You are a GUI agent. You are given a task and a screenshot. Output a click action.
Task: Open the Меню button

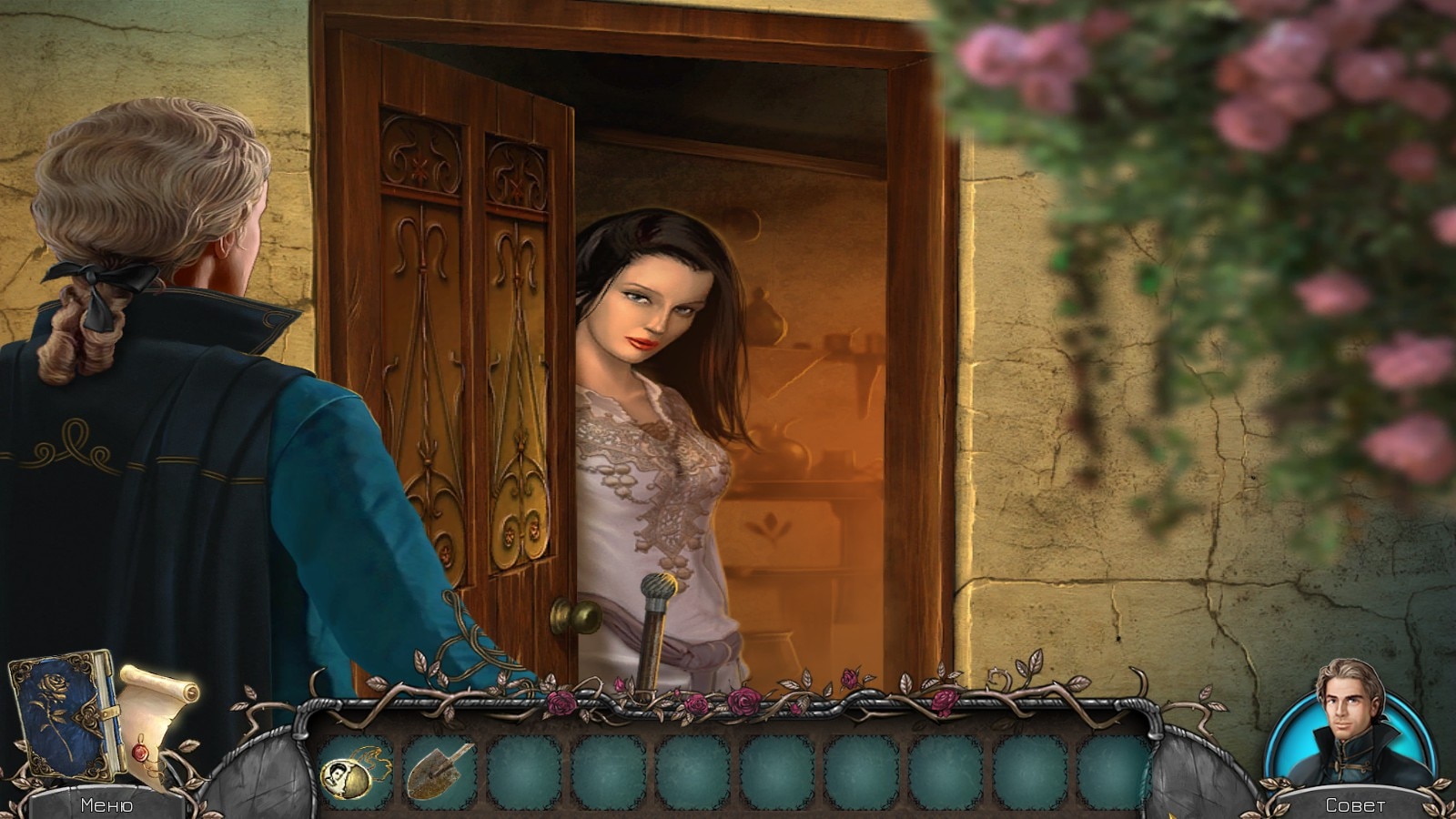coord(106,804)
